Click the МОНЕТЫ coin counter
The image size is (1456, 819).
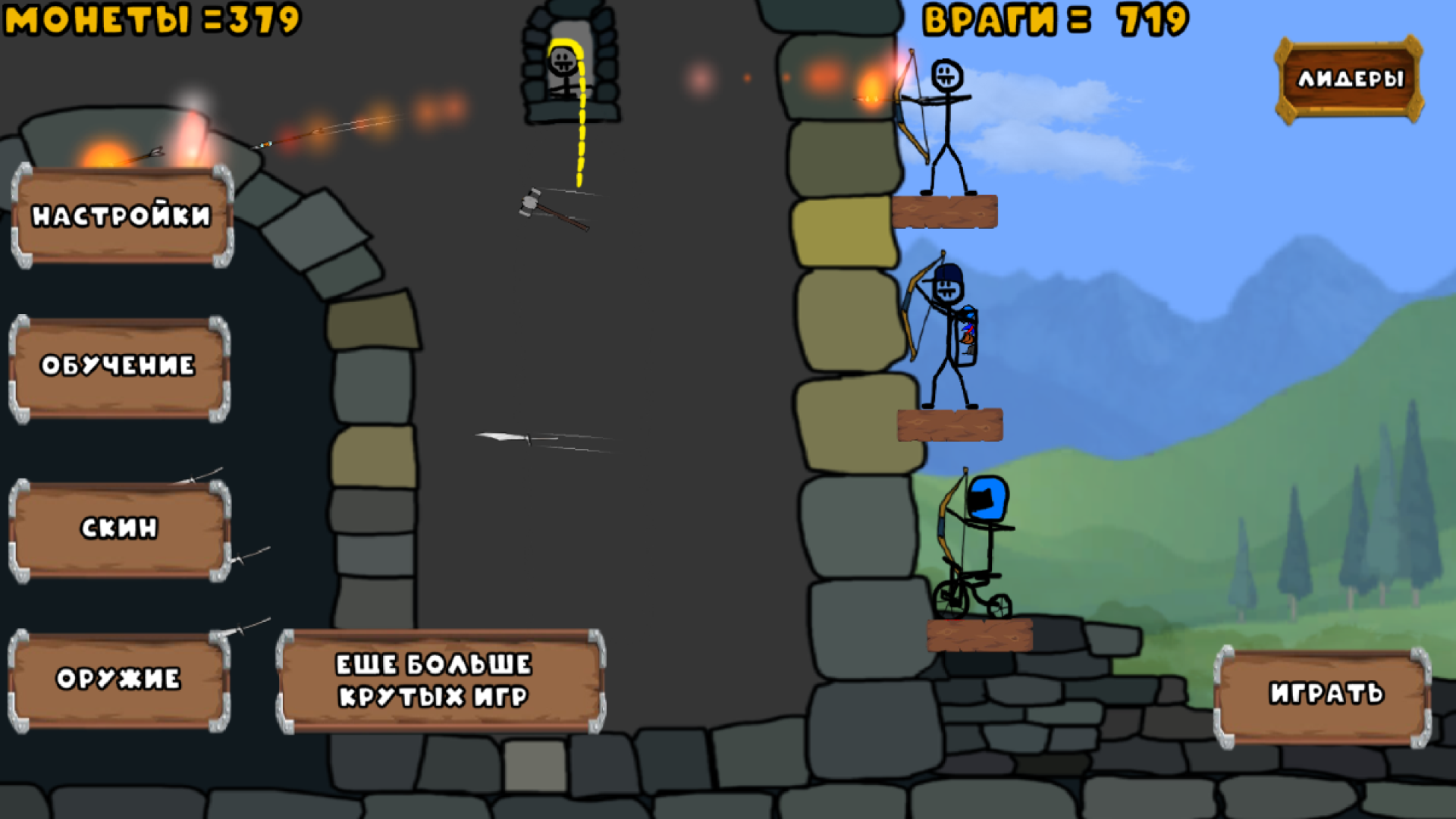pos(148,17)
